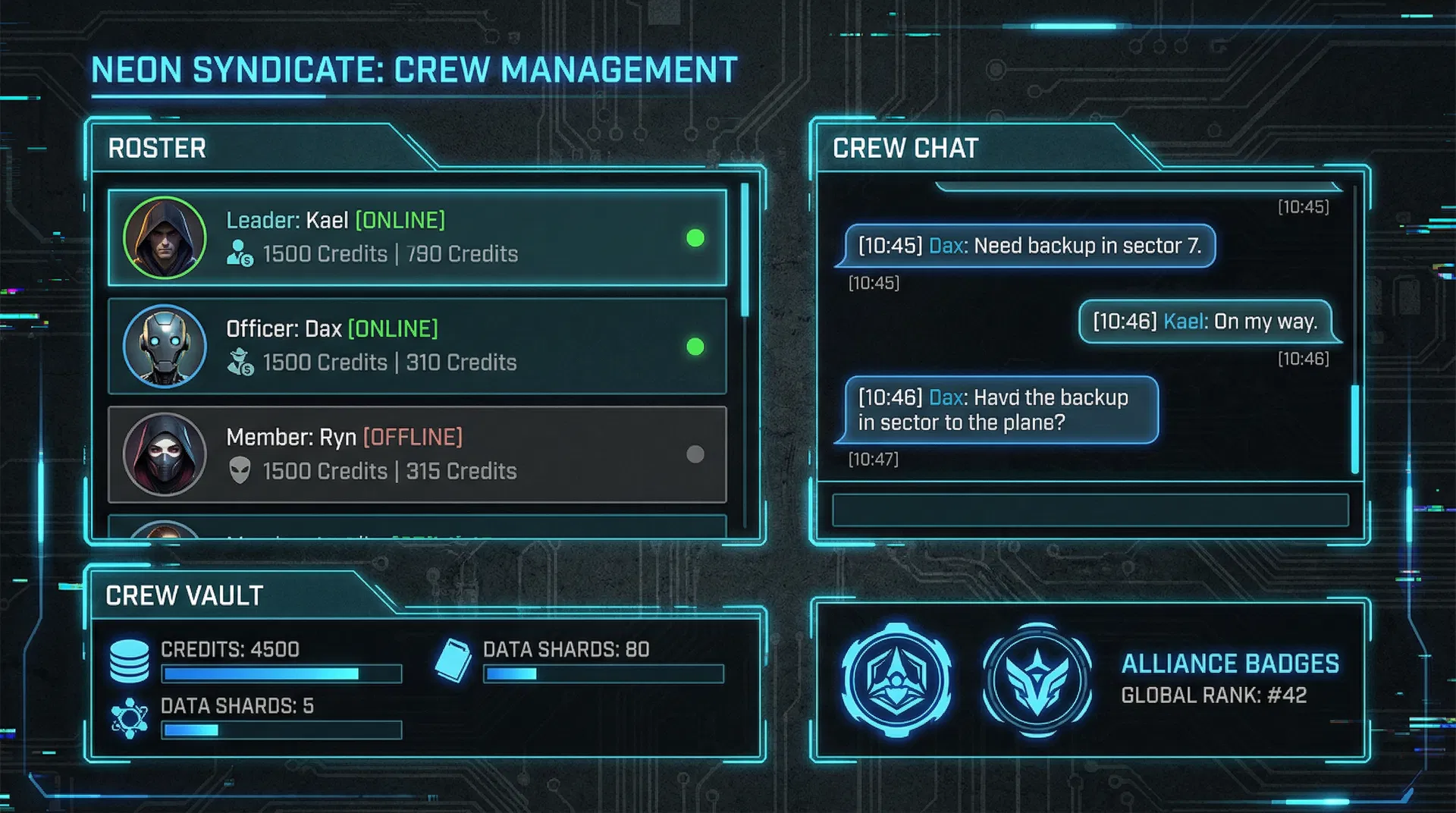This screenshot has width=1456, height=813.
Task: Open Ryn's masked avatar in the roster
Action: (x=165, y=454)
